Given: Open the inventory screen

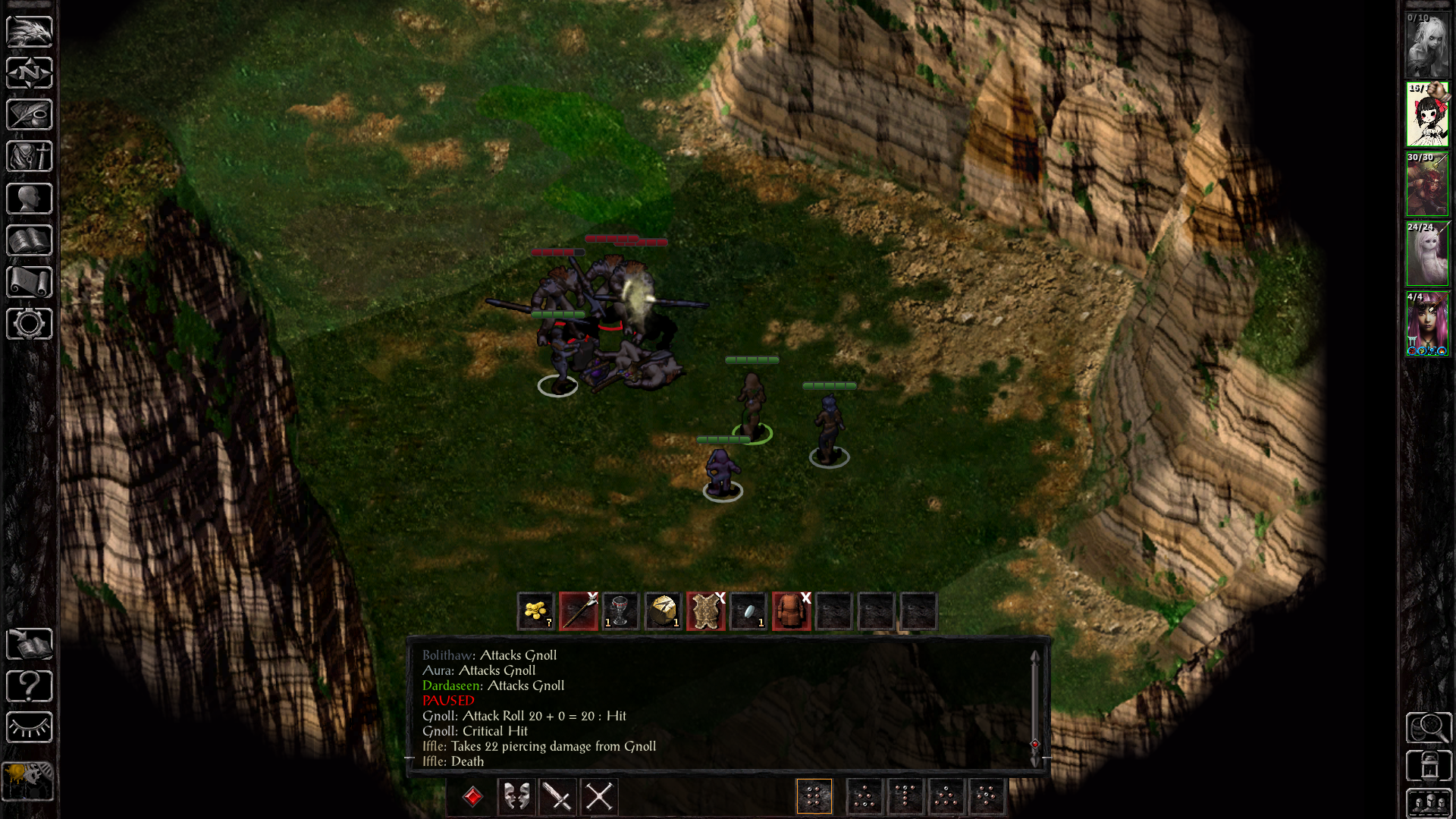Looking at the screenshot, I should 29,157.
